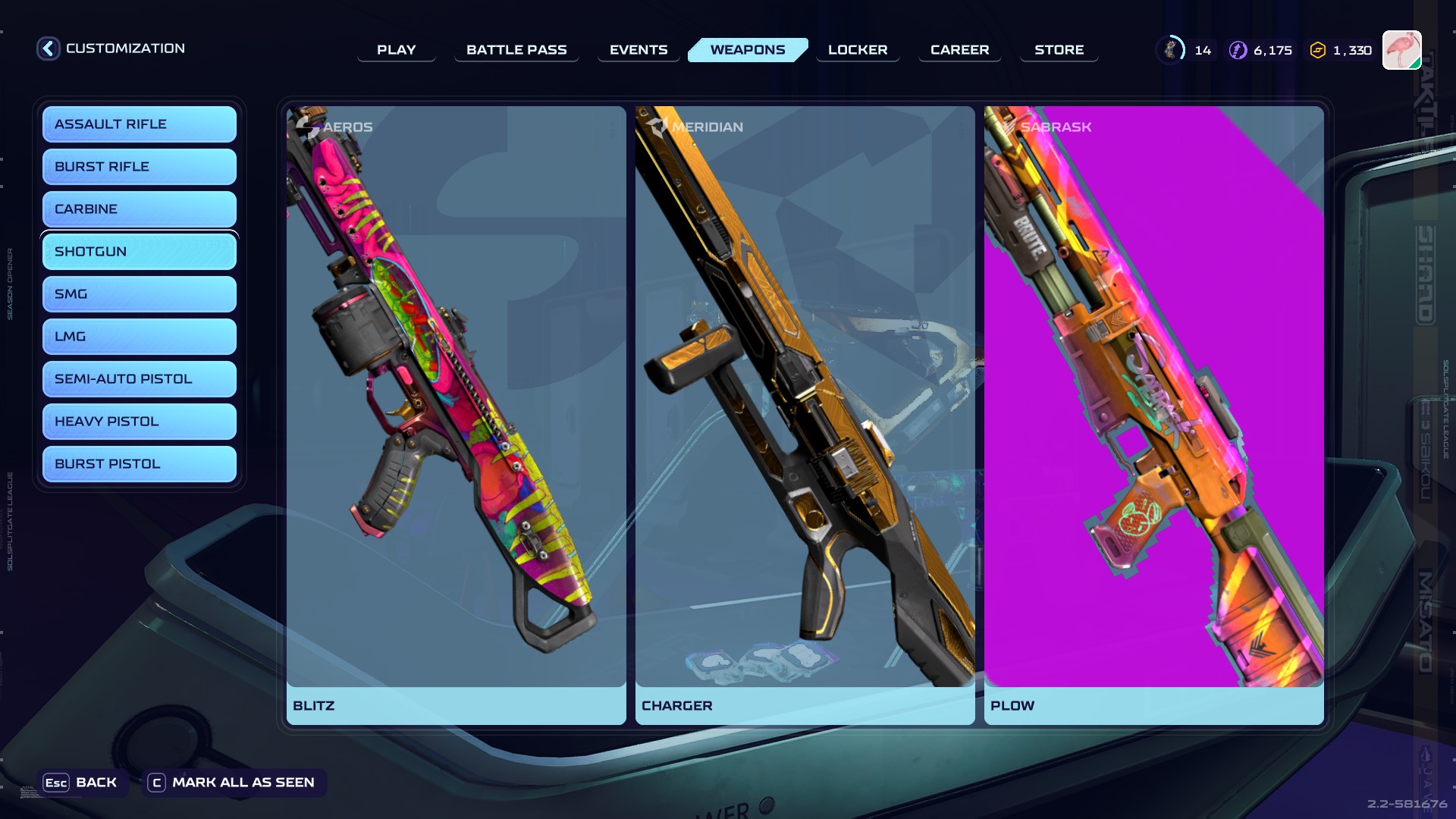Select the Burst Rifle category
Image resolution: width=1456 pixels, height=819 pixels.
pos(140,167)
